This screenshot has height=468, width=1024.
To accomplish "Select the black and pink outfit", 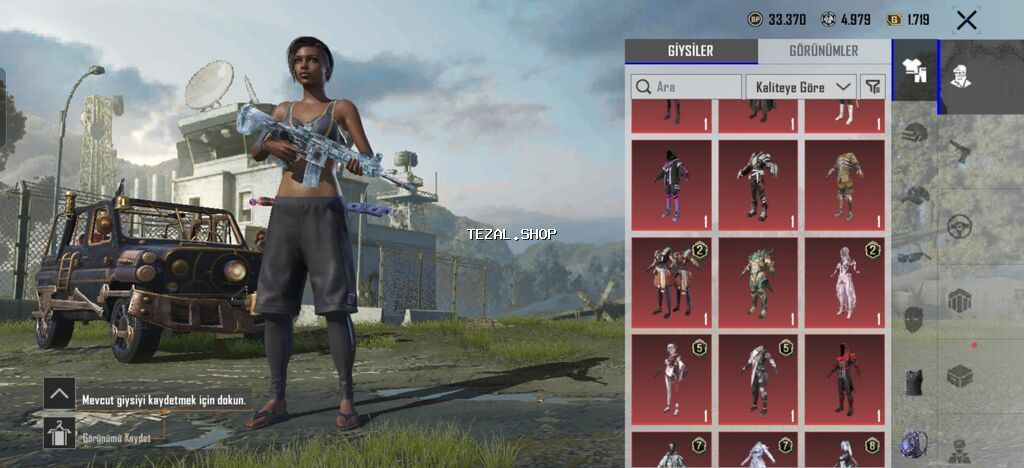I will pos(671,185).
